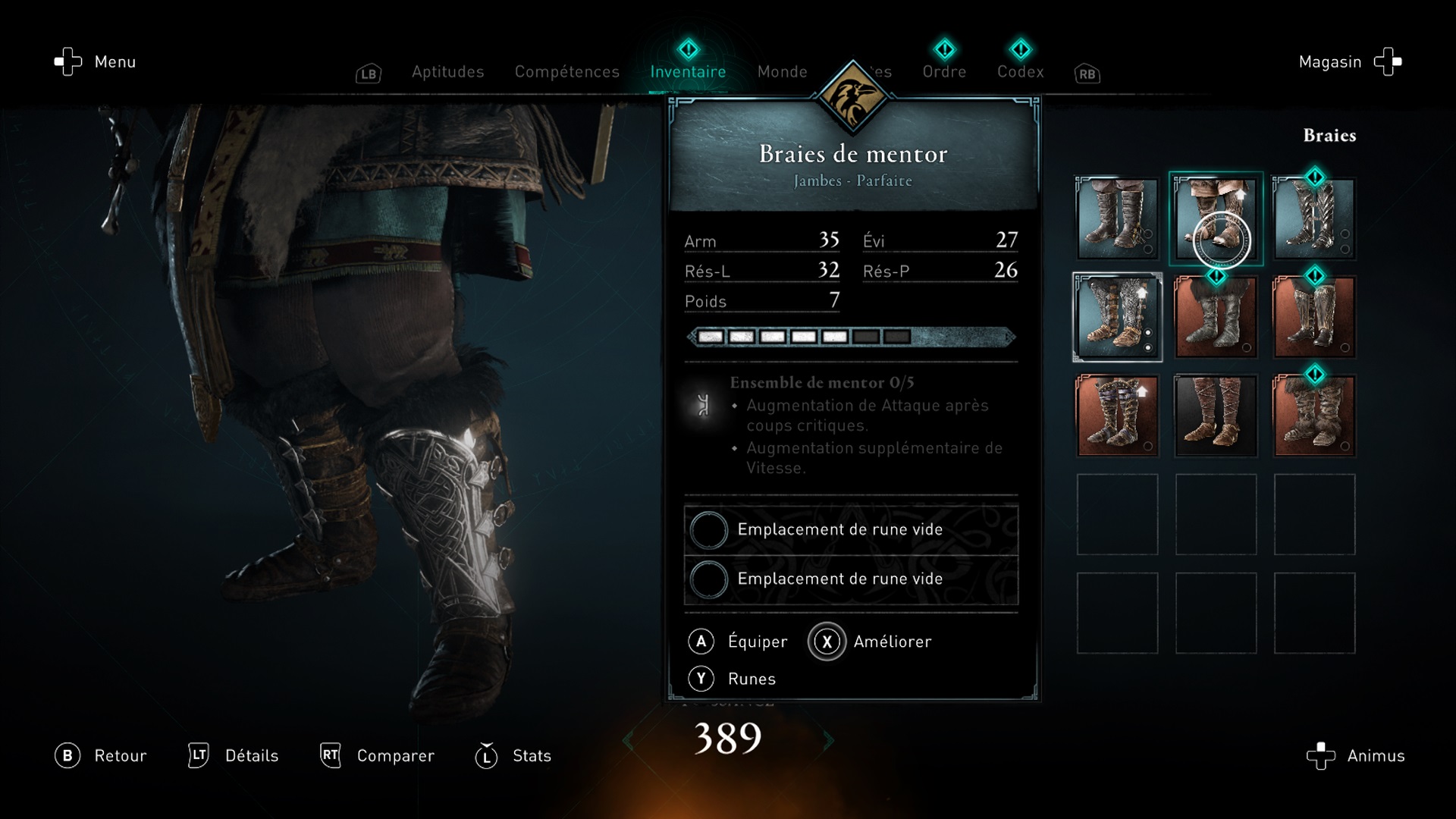
Task: Open the Compétences tab
Action: [566, 72]
